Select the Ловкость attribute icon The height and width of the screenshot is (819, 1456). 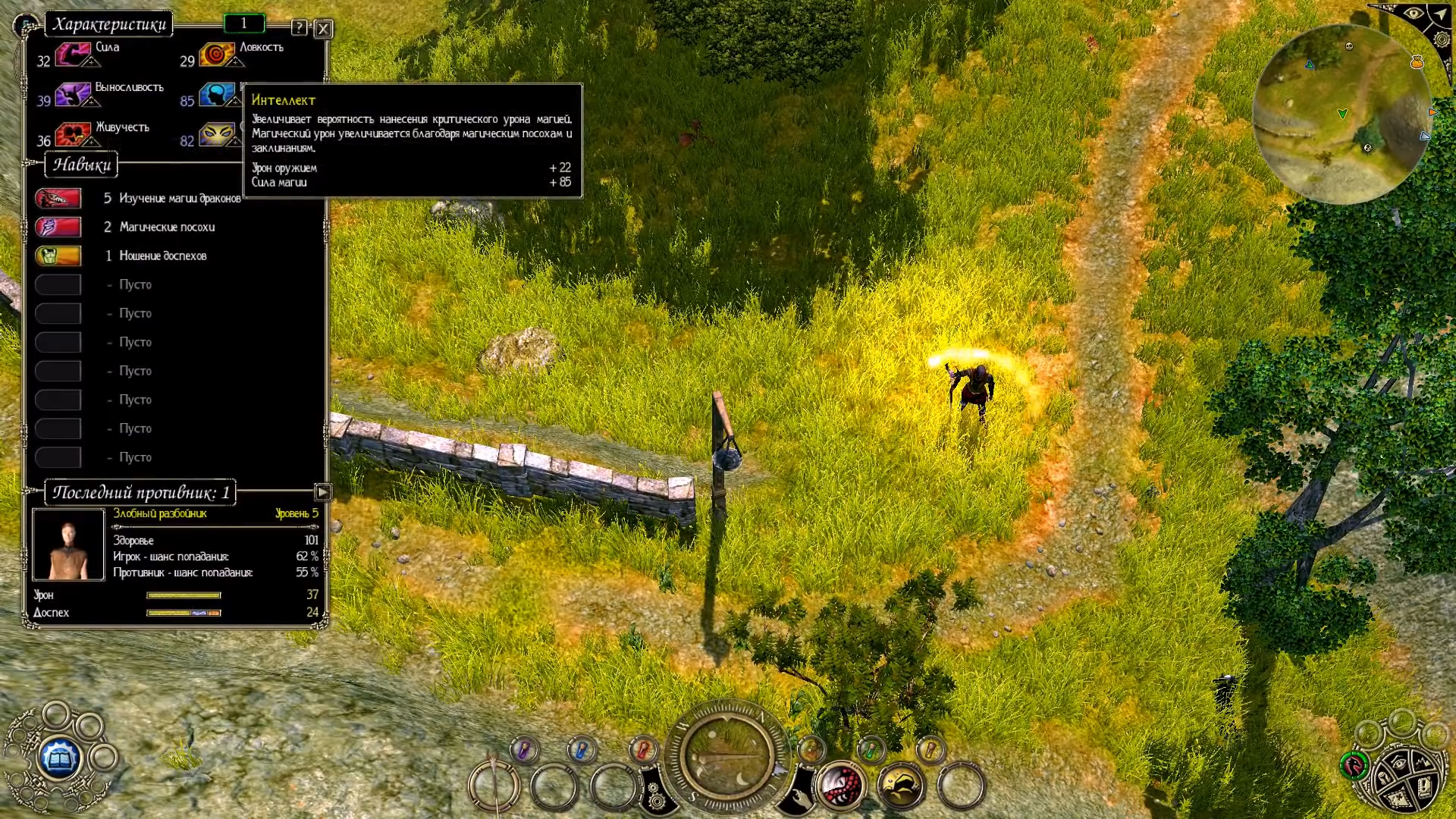(217, 55)
